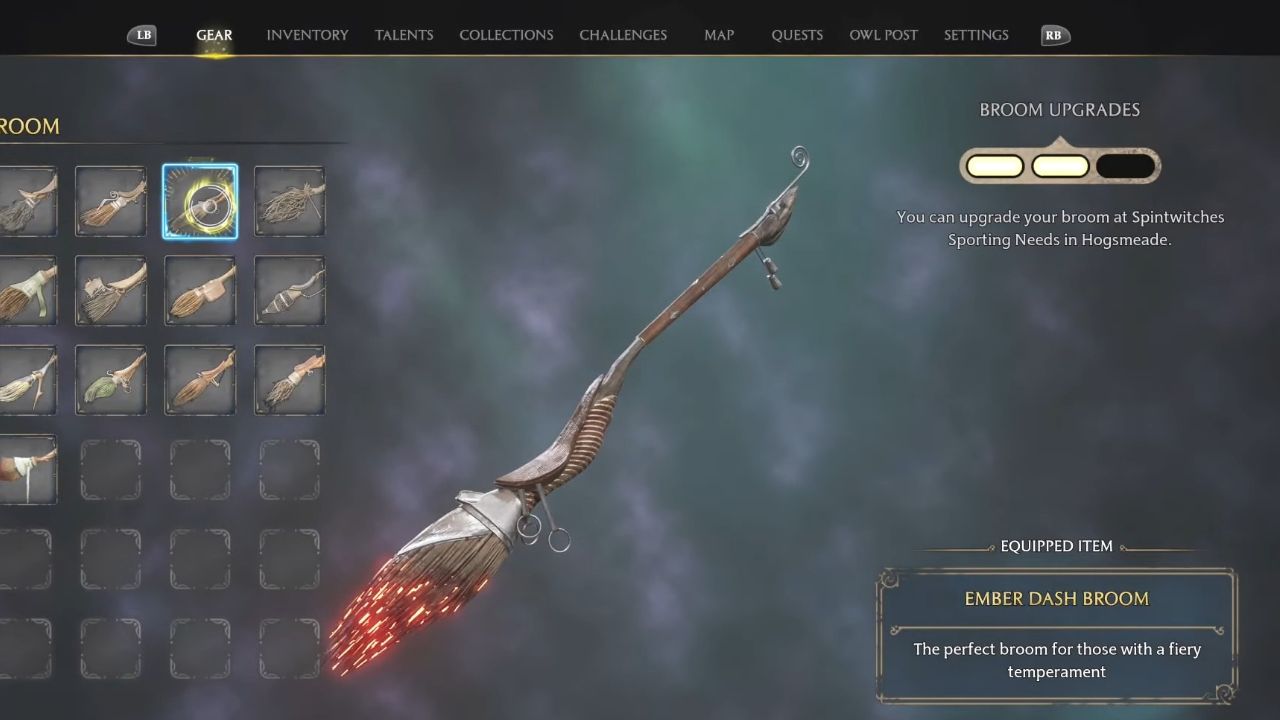Click an empty broom inventory slot
The height and width of the screenshot is (720, 1280).
[x=200, y=469]
